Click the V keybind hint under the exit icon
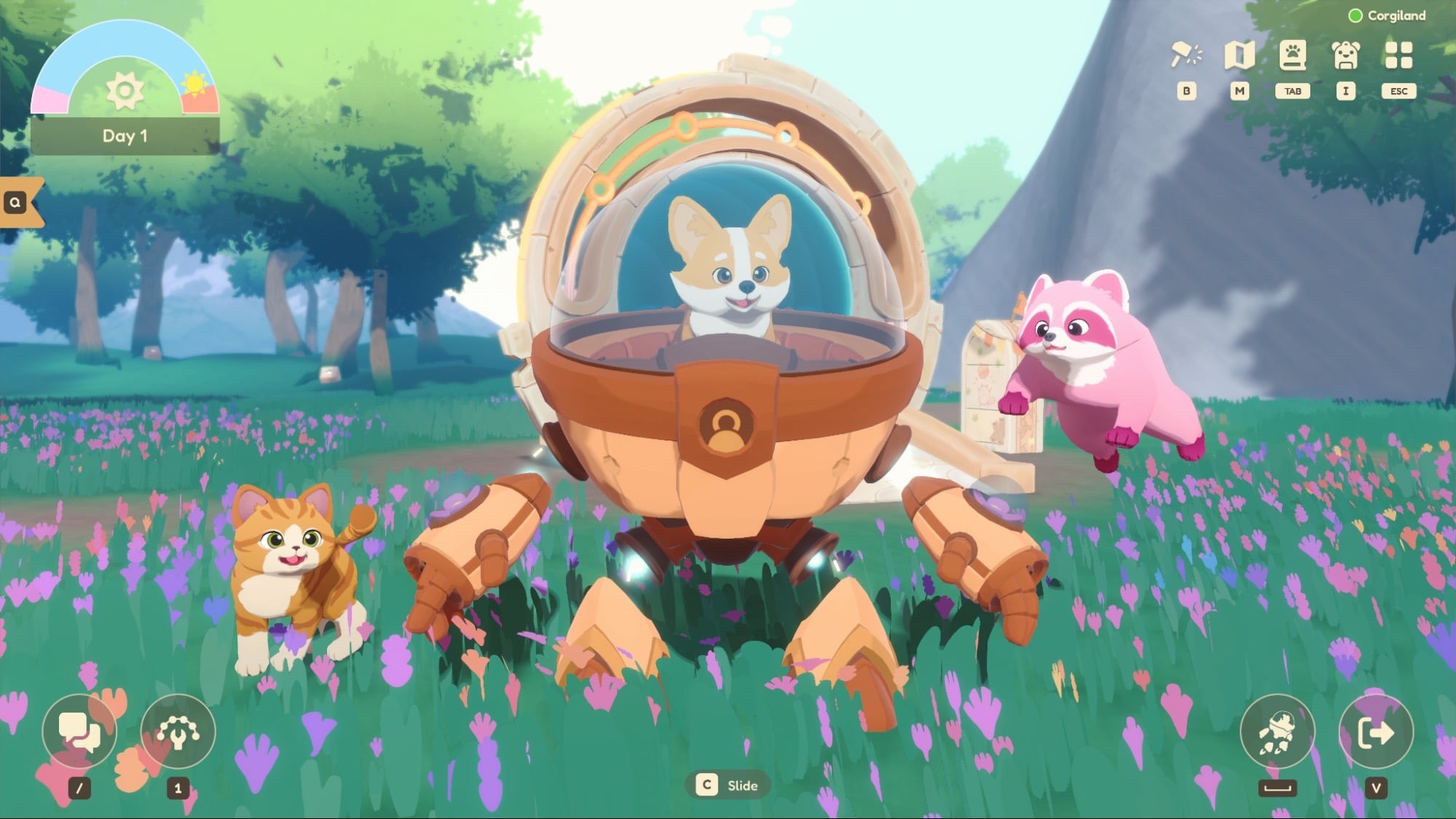Image resolution: width=1456 pixels, height=819 pixels. coord(1377,786)
